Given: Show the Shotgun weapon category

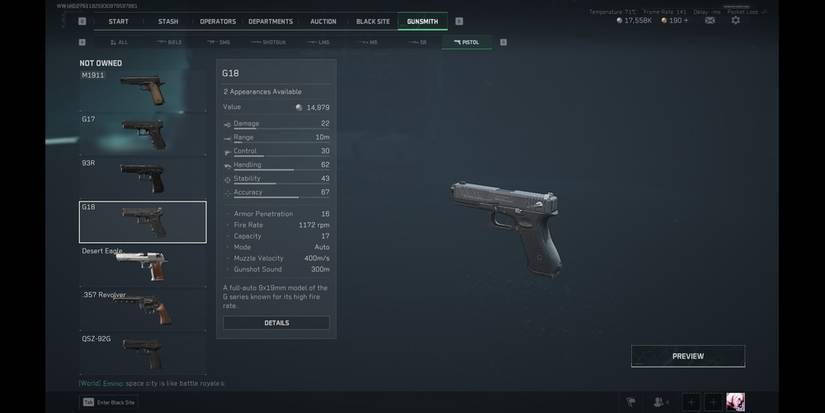Looking at the screenshot, I should [269, 42].
